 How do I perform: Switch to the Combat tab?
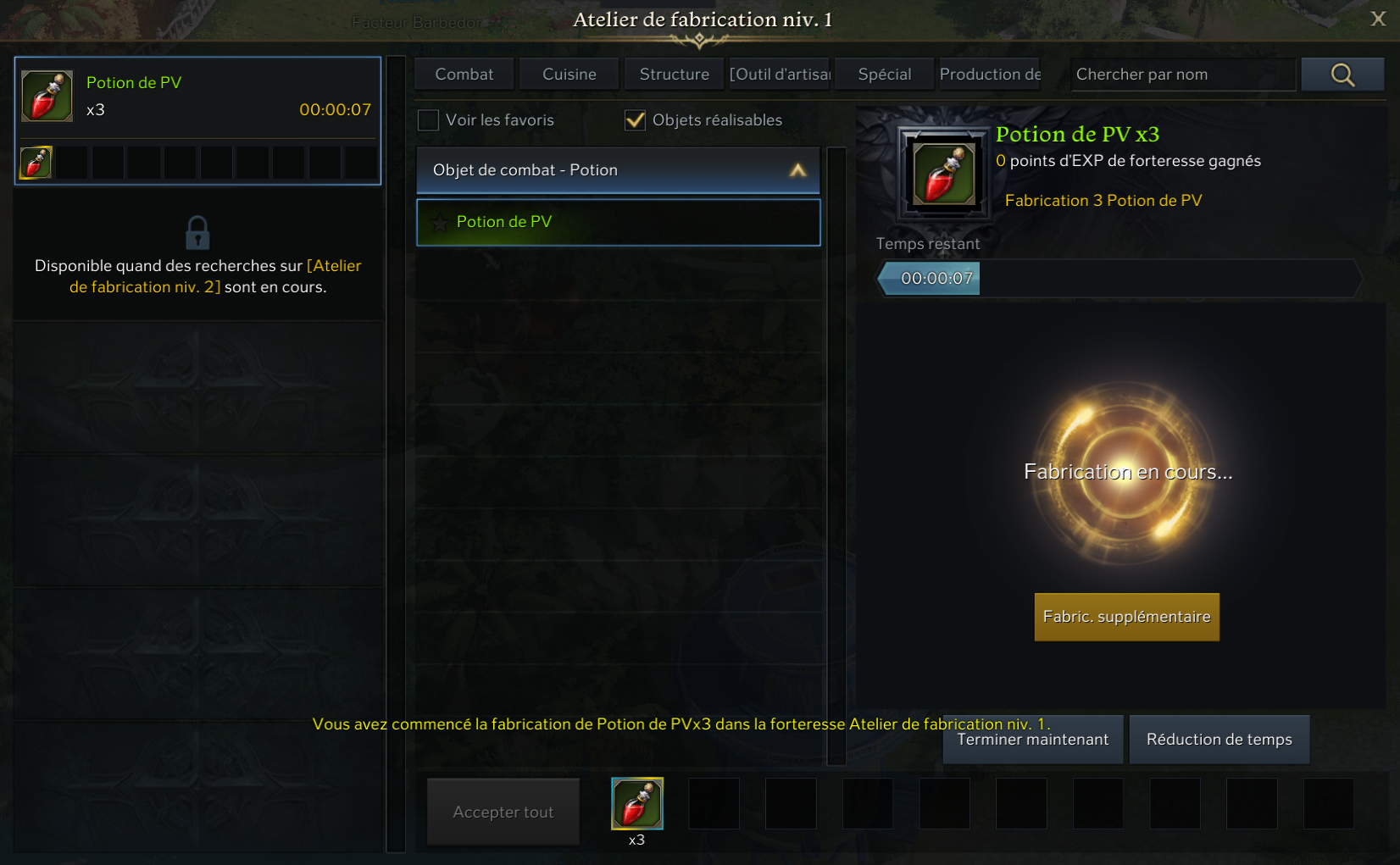coord(464,75)
